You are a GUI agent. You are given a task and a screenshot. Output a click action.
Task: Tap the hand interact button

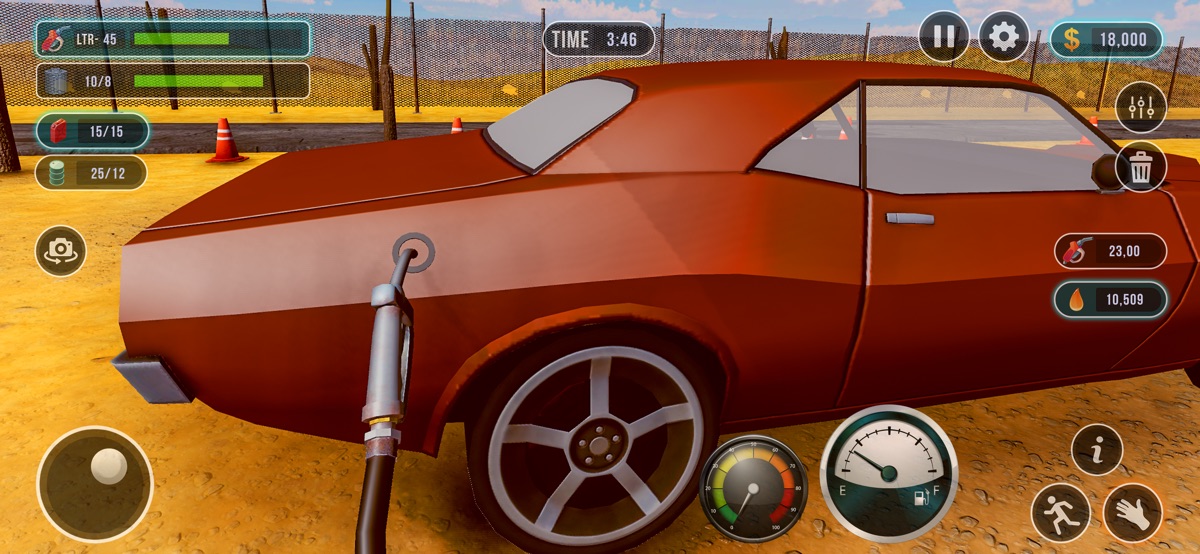point(1133,513)
